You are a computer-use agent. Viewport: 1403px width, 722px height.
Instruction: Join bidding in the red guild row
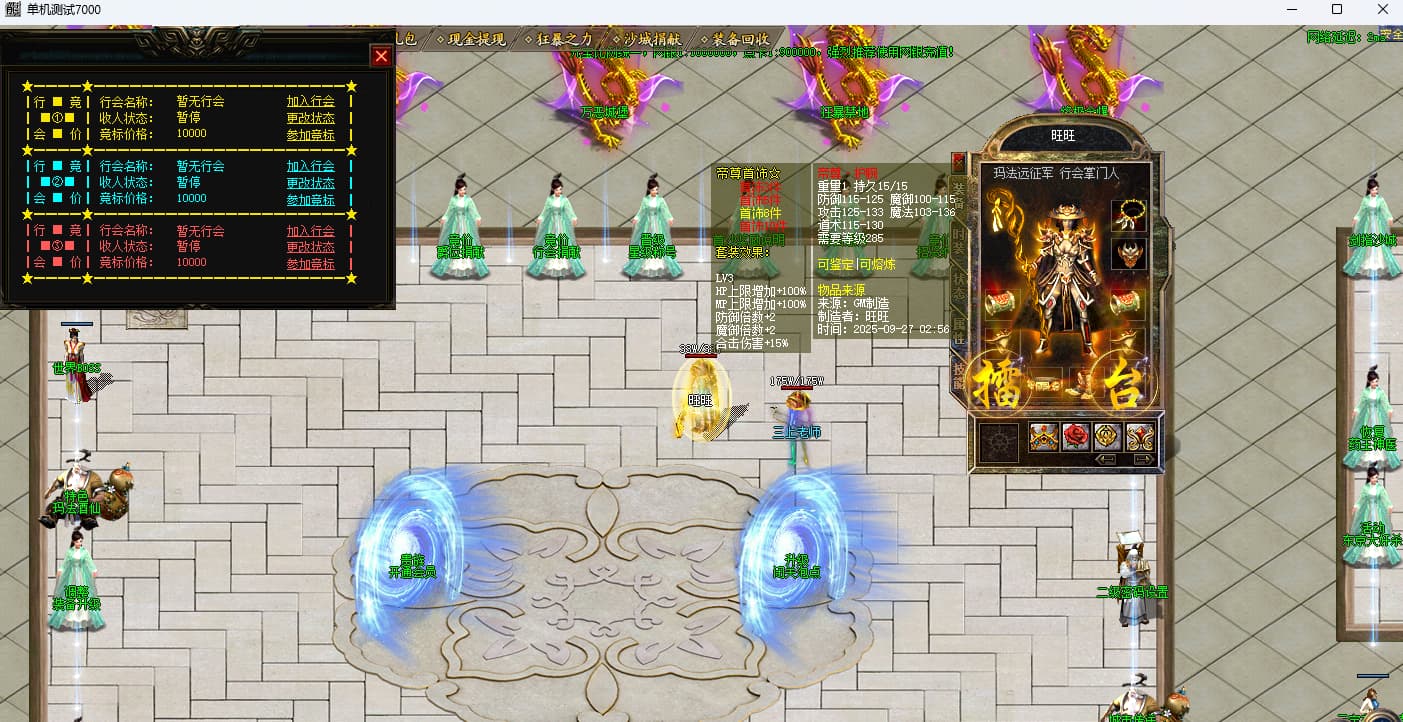[x=310, y=264]
